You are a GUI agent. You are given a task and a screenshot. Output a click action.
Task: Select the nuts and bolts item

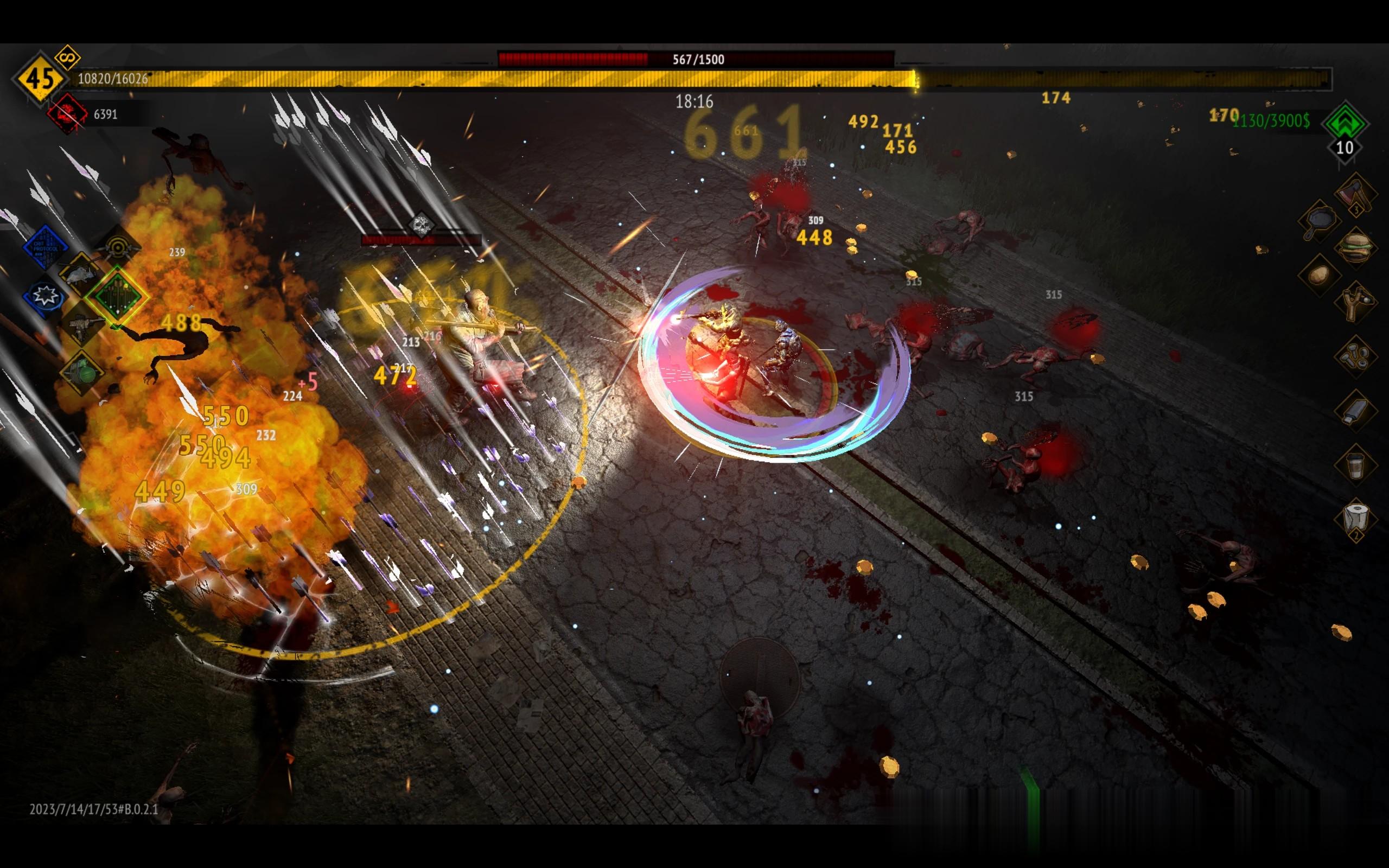pos(1356,356)
